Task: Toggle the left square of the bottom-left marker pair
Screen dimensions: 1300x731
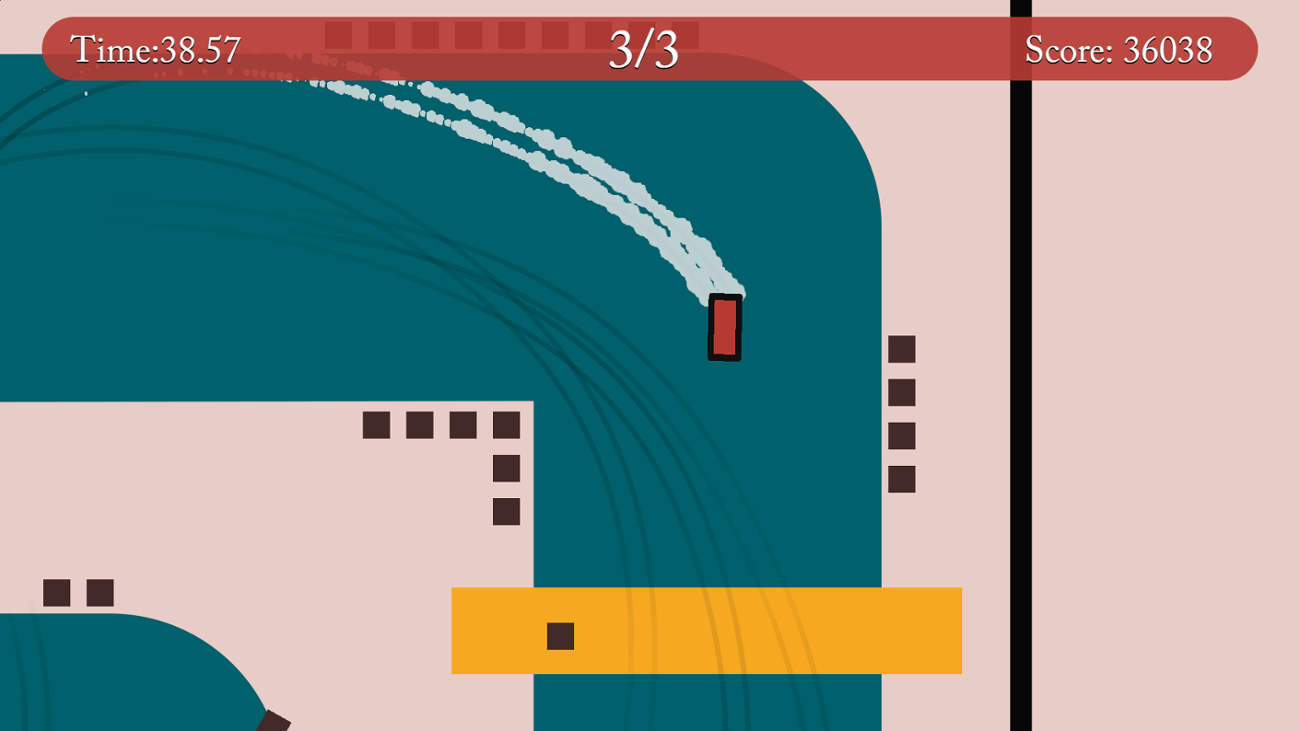Action: click(x=58, y=592)
